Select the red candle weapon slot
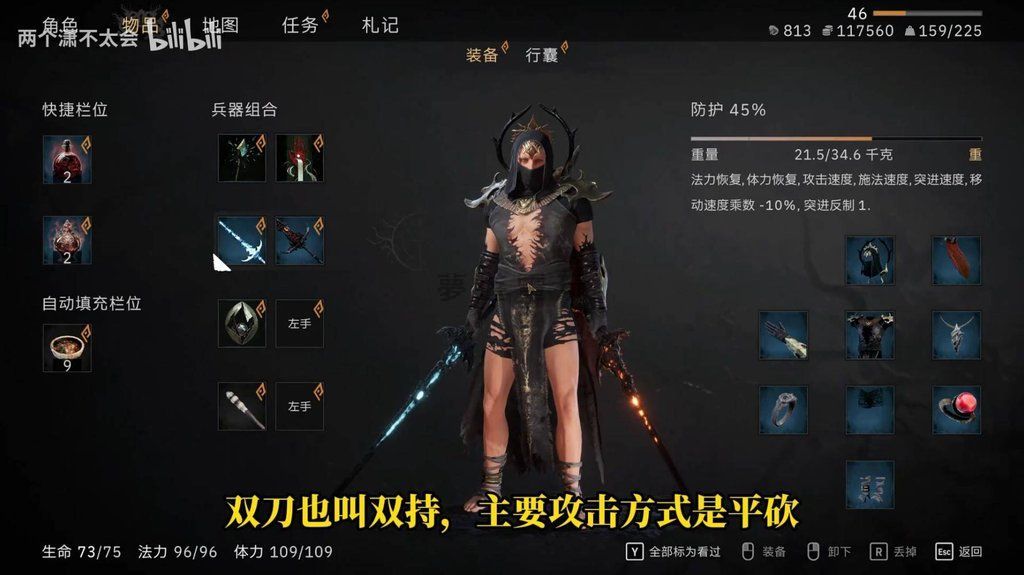The width and height of the screenshot is (1024, 575). click(299, 158)
